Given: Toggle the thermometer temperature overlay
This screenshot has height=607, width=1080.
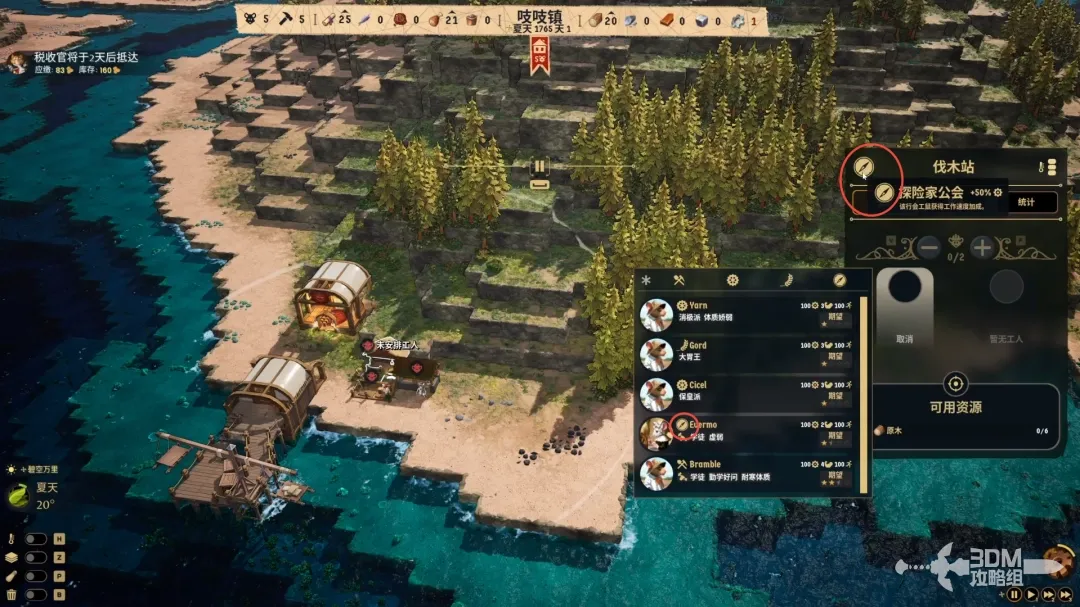Looking at the screenshot, I should pyautogui.click(x=36, y=539).
